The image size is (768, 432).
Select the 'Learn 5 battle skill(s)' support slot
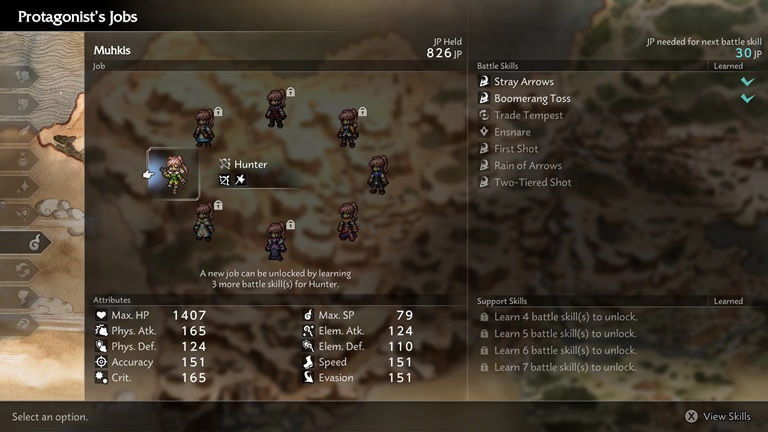(x=565, y=334)
